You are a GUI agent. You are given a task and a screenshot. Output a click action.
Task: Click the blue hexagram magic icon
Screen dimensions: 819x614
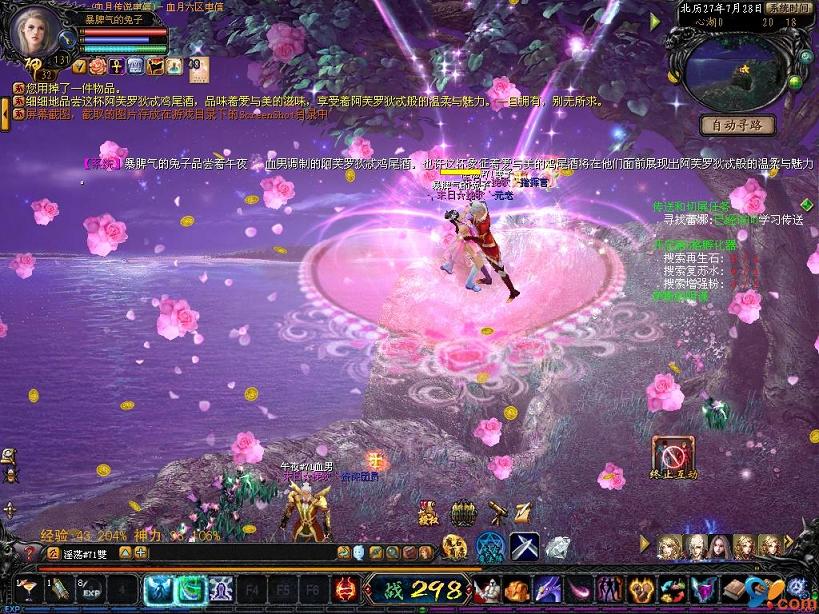click(490, 546)
